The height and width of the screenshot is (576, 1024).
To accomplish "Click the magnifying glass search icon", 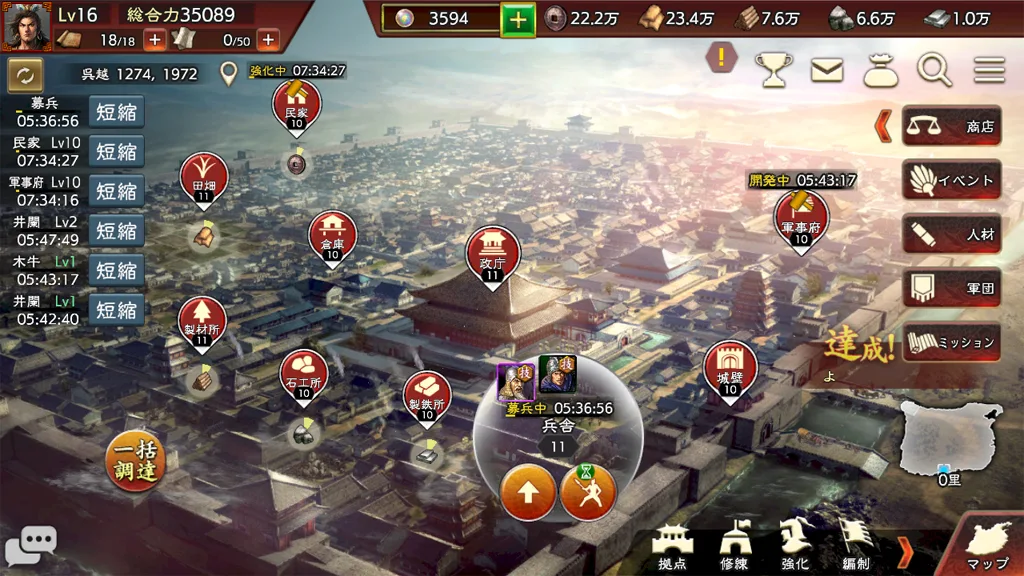I will (x=934, y=70).
